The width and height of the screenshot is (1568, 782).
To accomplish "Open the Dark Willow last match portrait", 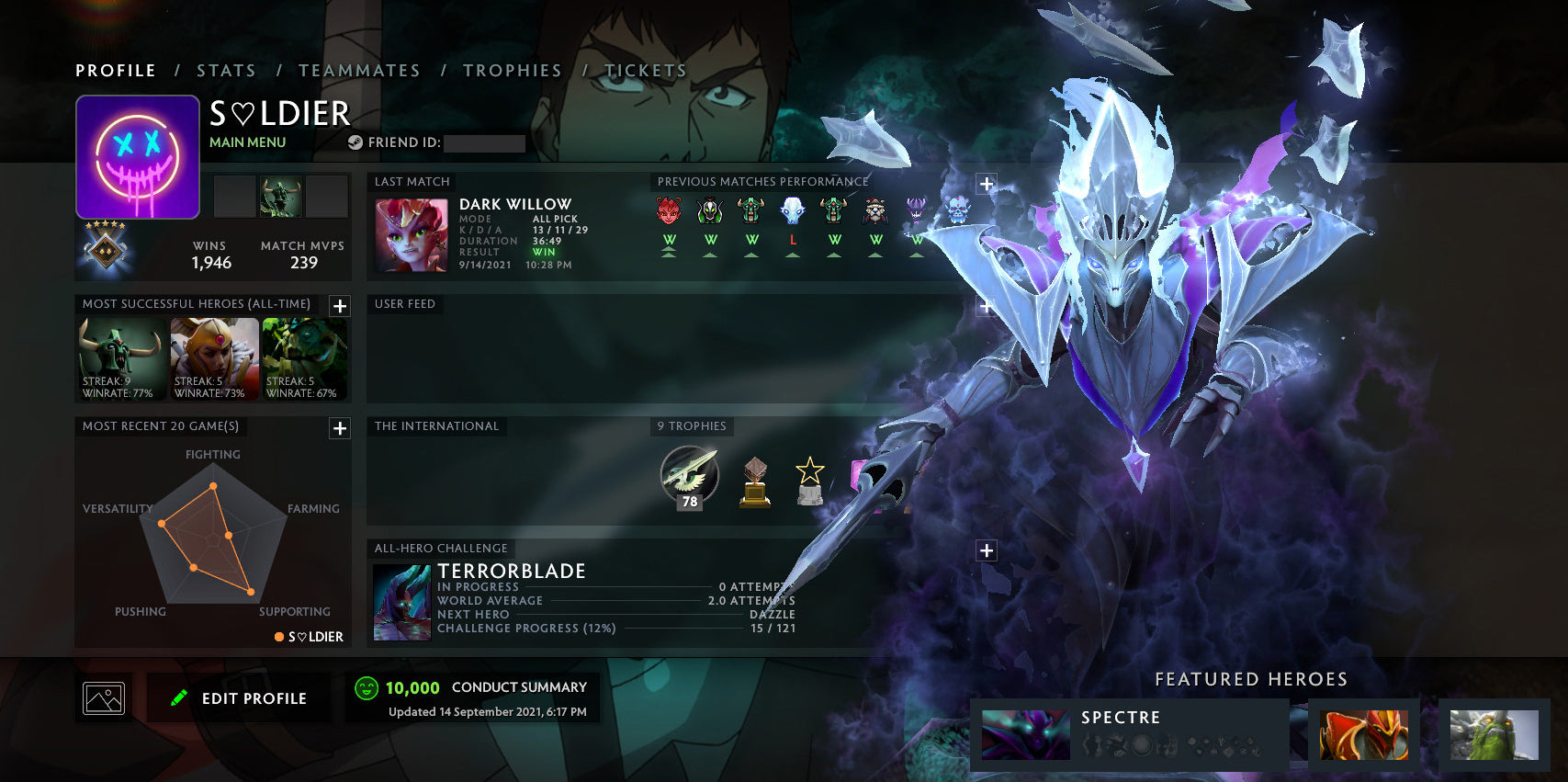I will point(411,235).
